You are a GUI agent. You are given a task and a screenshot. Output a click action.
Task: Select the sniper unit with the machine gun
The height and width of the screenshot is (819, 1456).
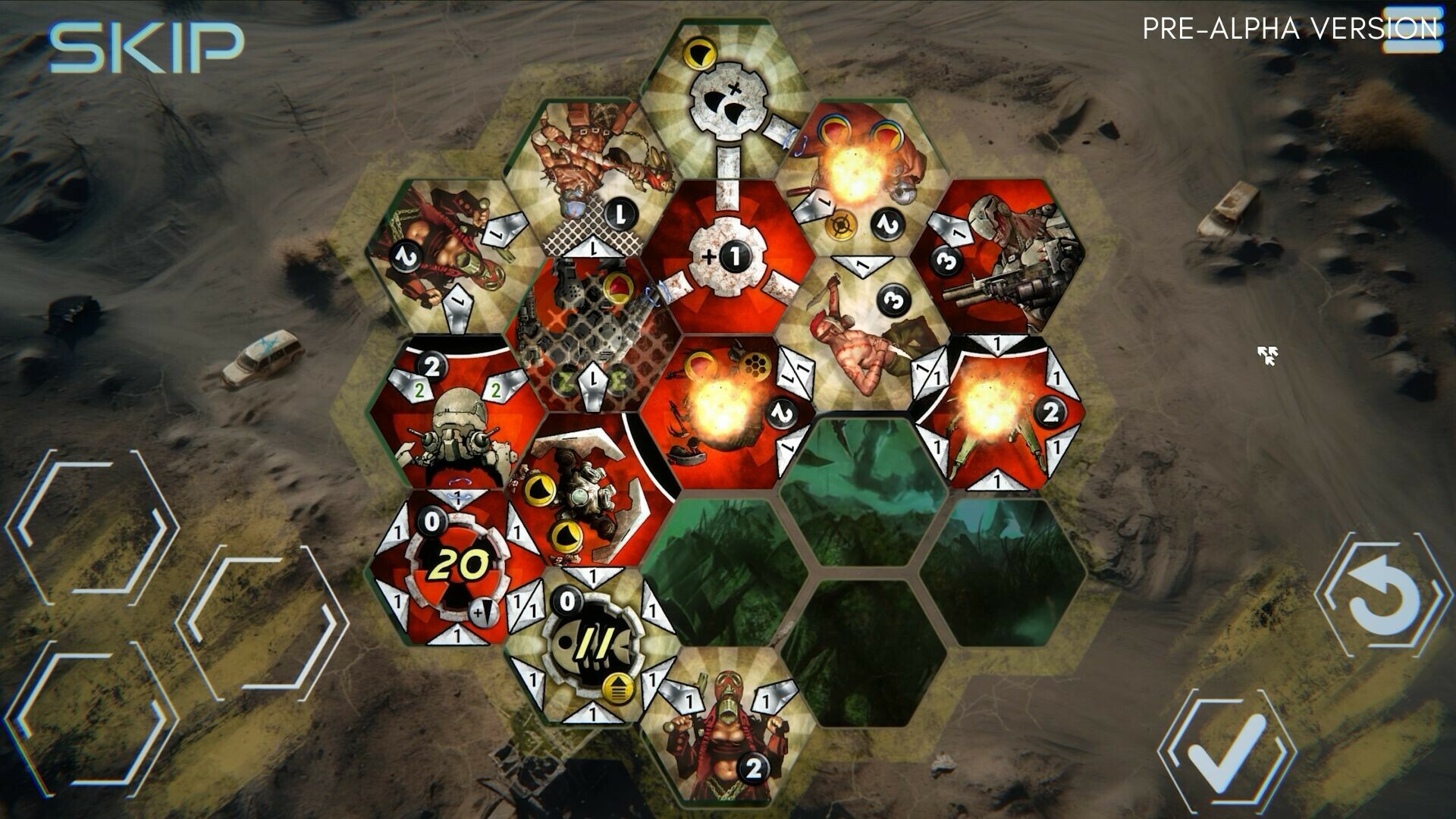tap(1009, 258)
